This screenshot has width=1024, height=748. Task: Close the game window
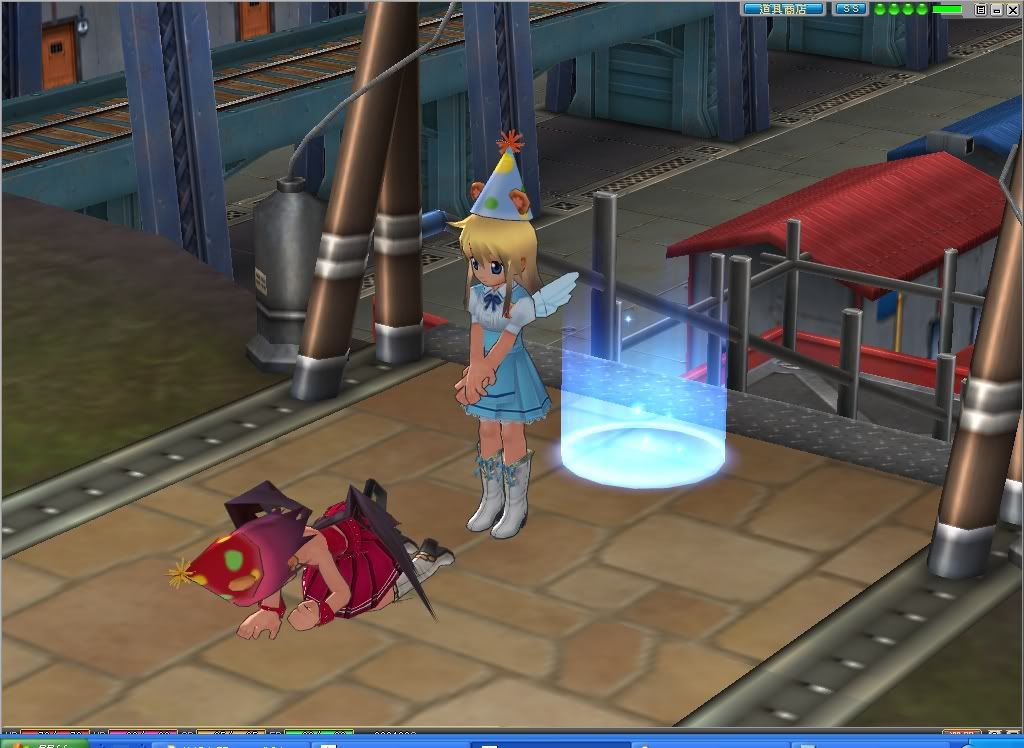pyautogui.click(x=1011, y=9)
